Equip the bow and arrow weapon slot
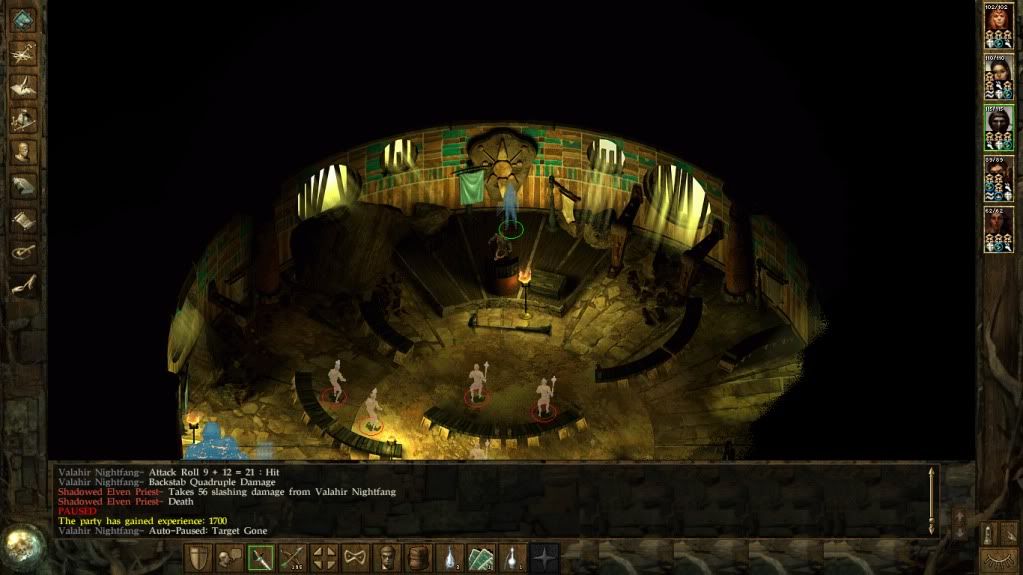Screen dimensions: 1023x575 tap(292, 558)
